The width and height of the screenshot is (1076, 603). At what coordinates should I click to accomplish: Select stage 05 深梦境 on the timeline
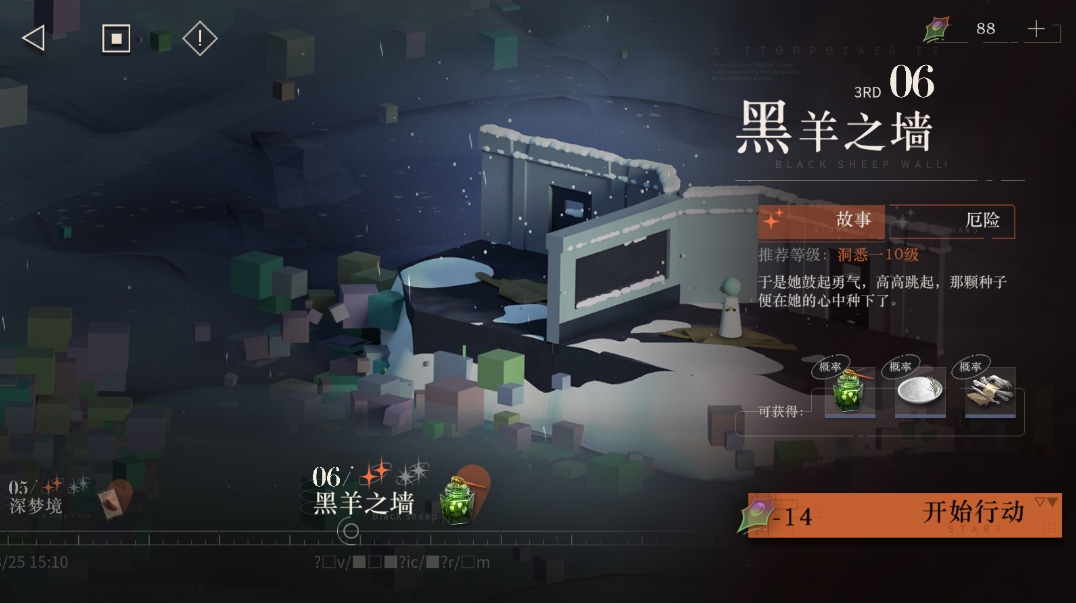(x=40, y=497)
